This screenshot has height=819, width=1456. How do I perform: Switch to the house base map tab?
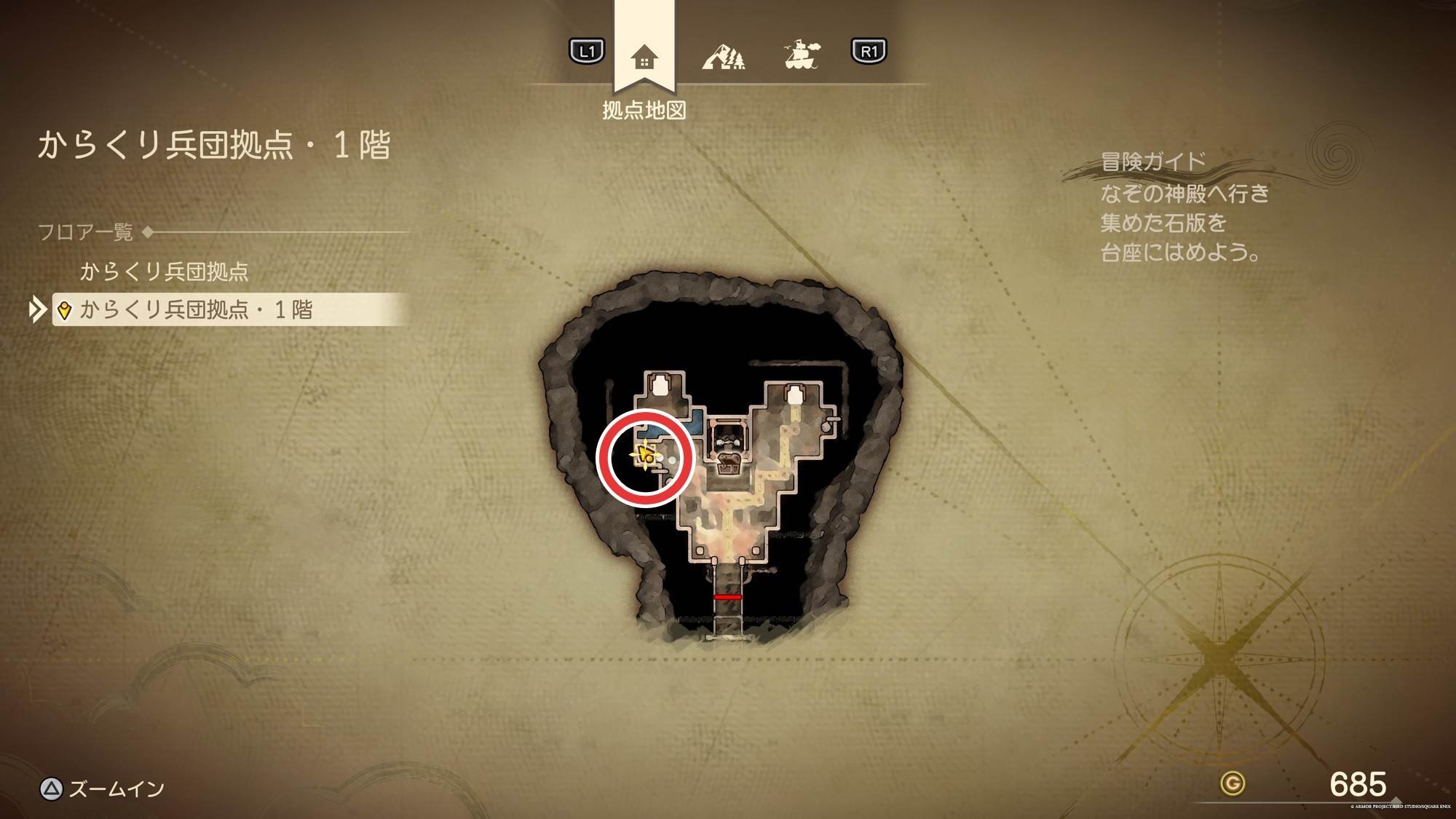(x=644, y=57)
